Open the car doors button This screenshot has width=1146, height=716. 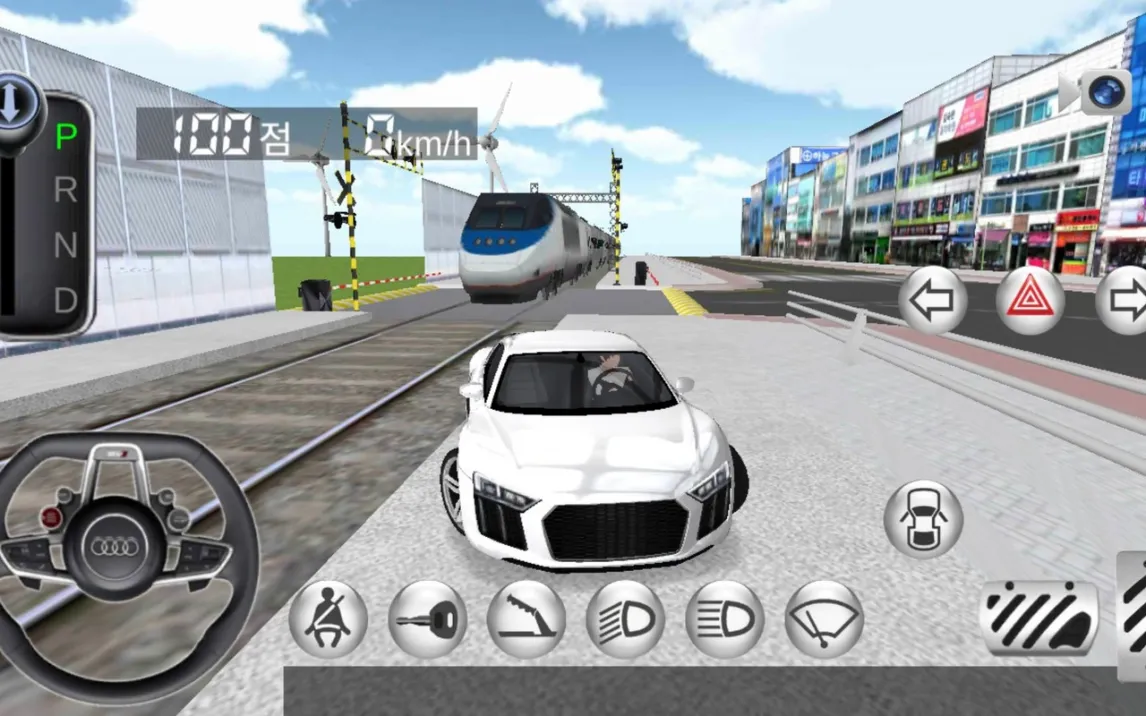point(923,519)
